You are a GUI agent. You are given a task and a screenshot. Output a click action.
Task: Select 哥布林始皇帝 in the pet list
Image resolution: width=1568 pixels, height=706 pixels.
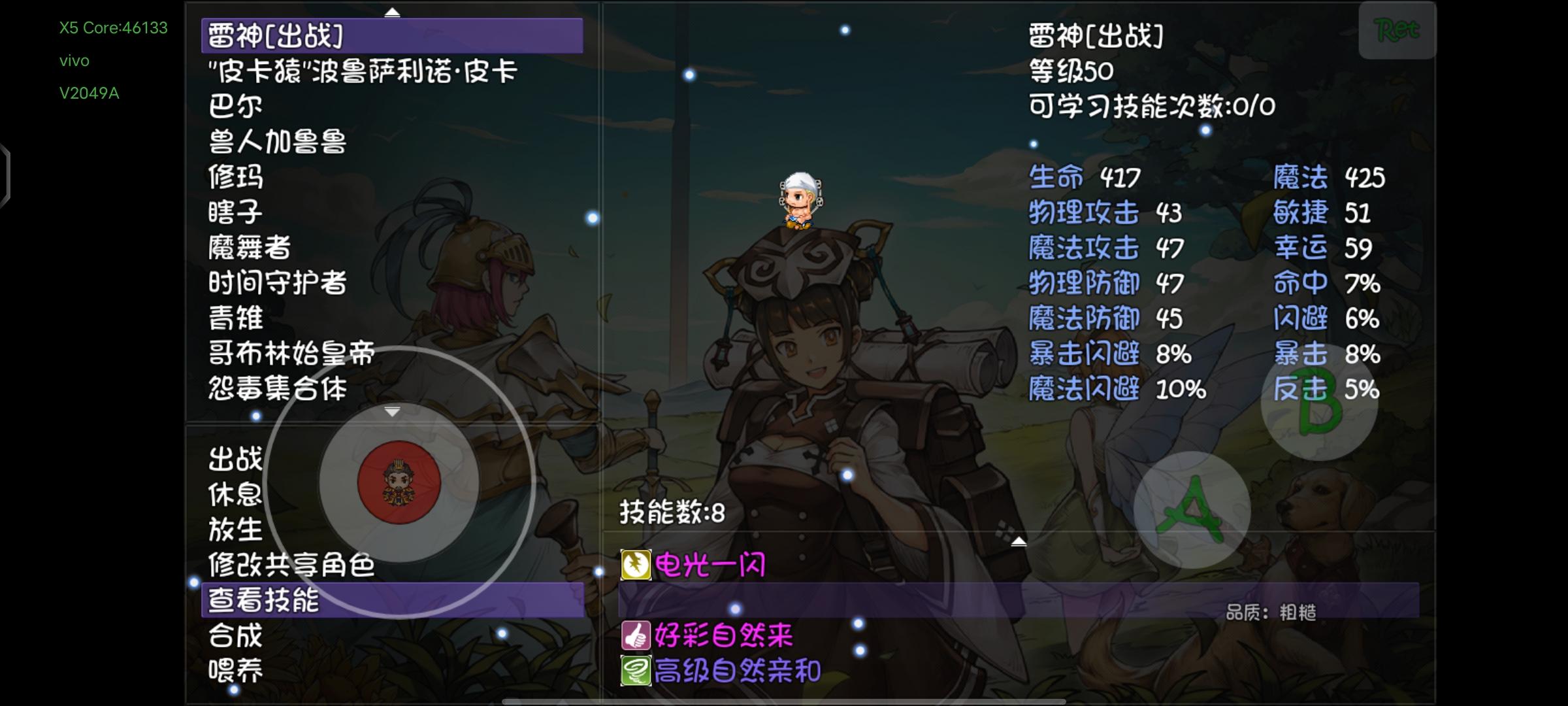[292, 353]
